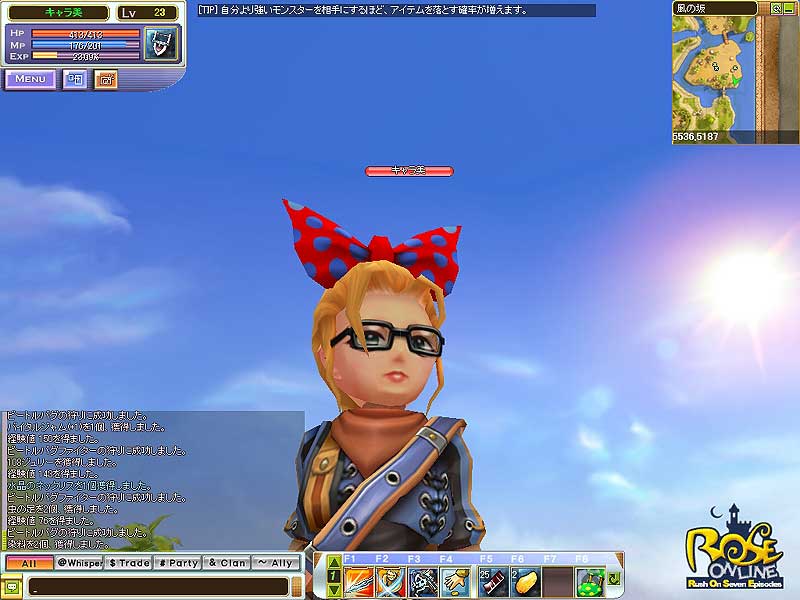Viewport: 800px width, 600px height.
Task: Open the Menu button
Action: [x=30, y=79]
